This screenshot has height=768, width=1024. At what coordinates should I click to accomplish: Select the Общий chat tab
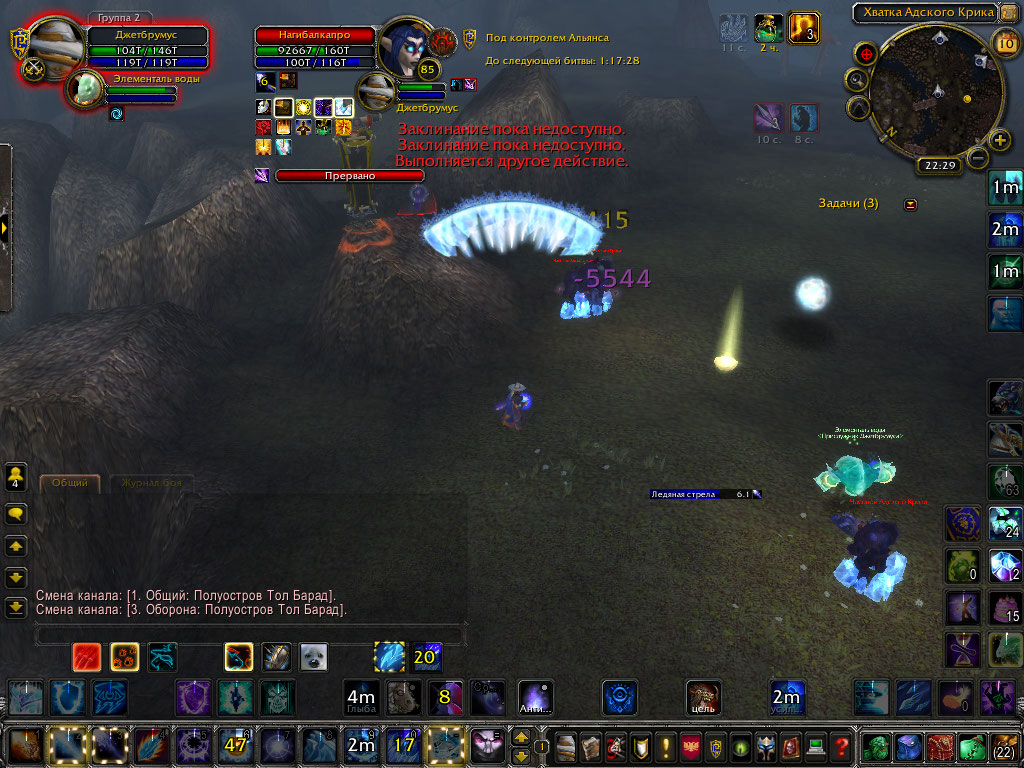(70, 483)
